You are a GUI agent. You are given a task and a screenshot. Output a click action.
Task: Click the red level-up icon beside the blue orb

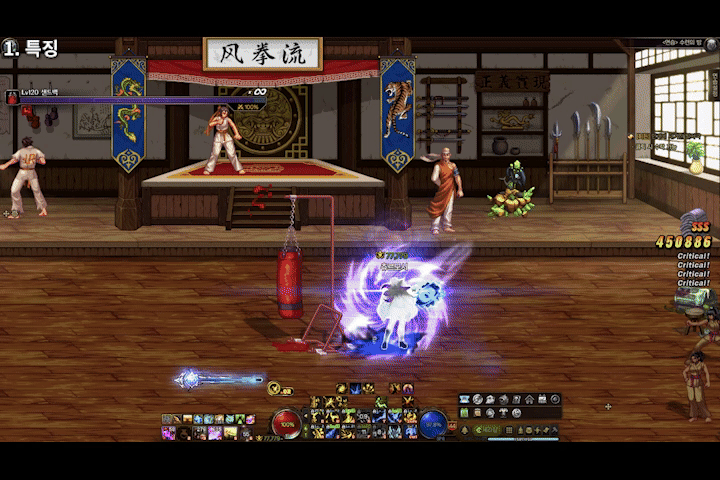click(x=452, y=427)
